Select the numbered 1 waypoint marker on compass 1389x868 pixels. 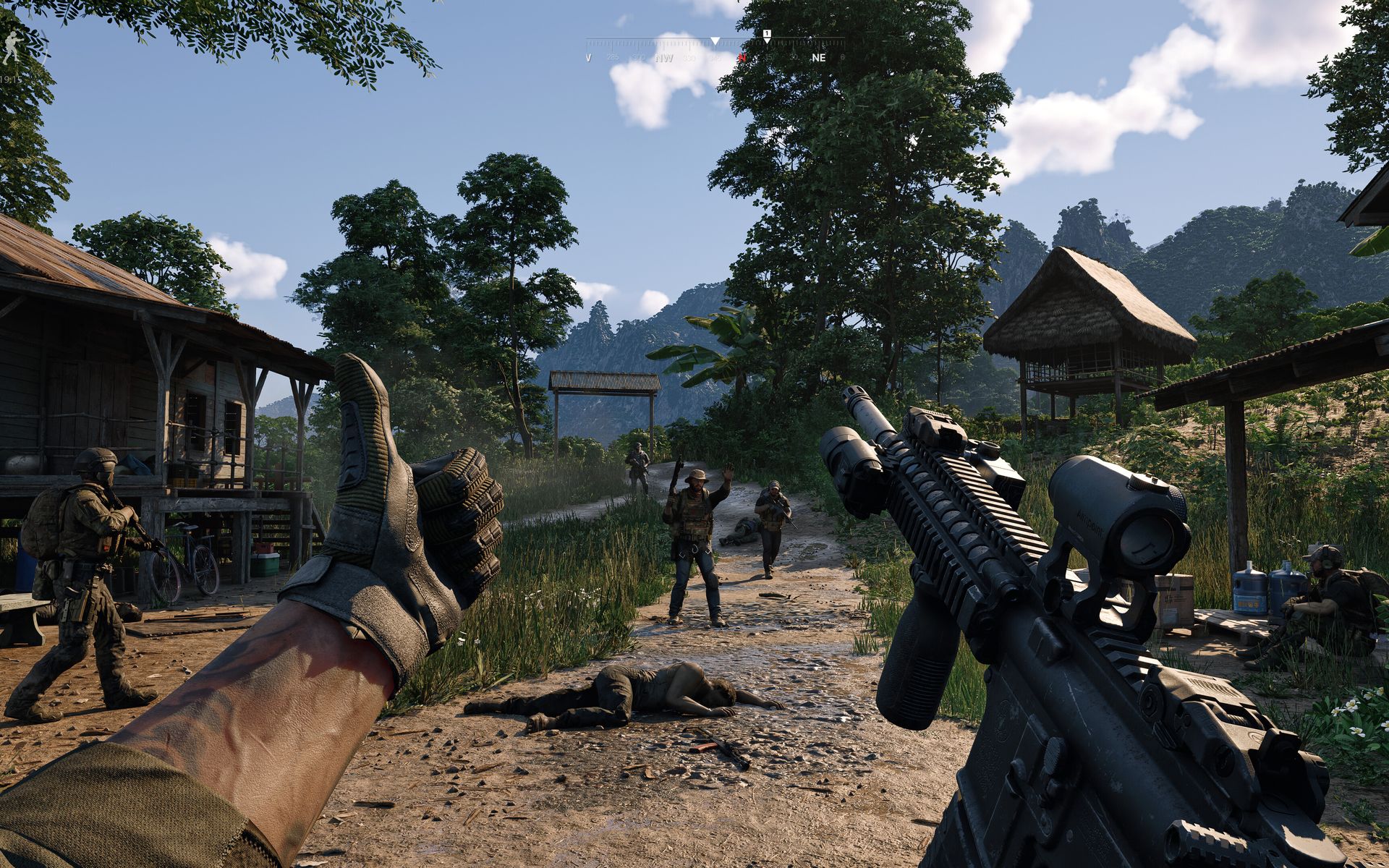coord(767,34)
